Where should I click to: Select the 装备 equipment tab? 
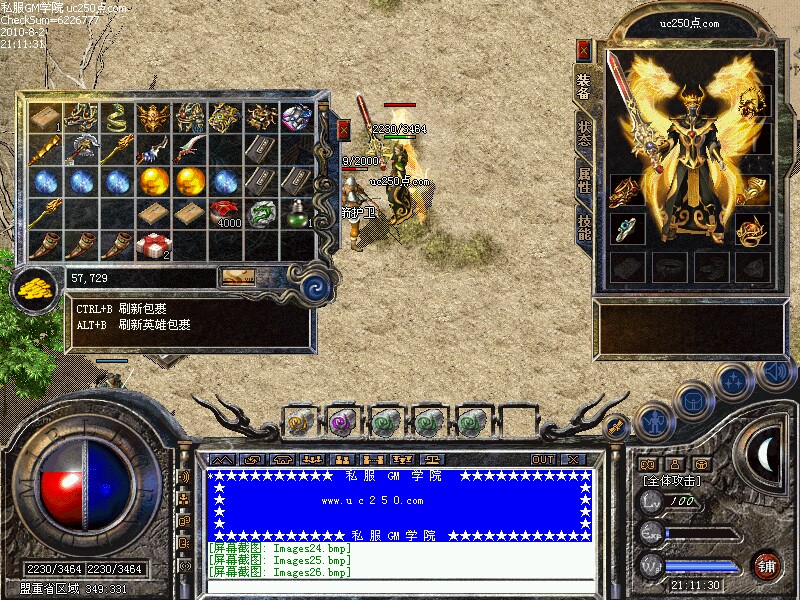584,86
